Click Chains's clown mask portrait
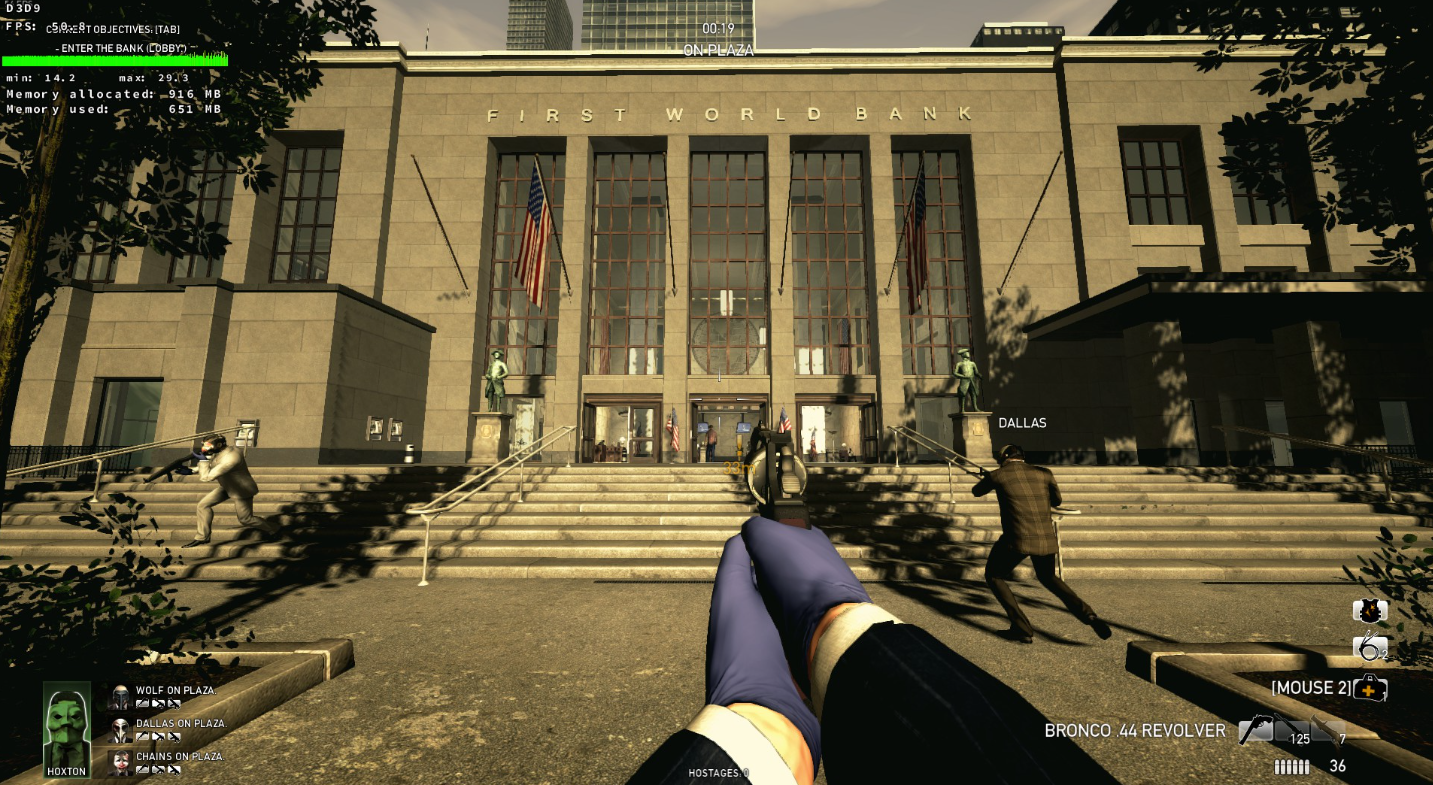 click(120, 763)
